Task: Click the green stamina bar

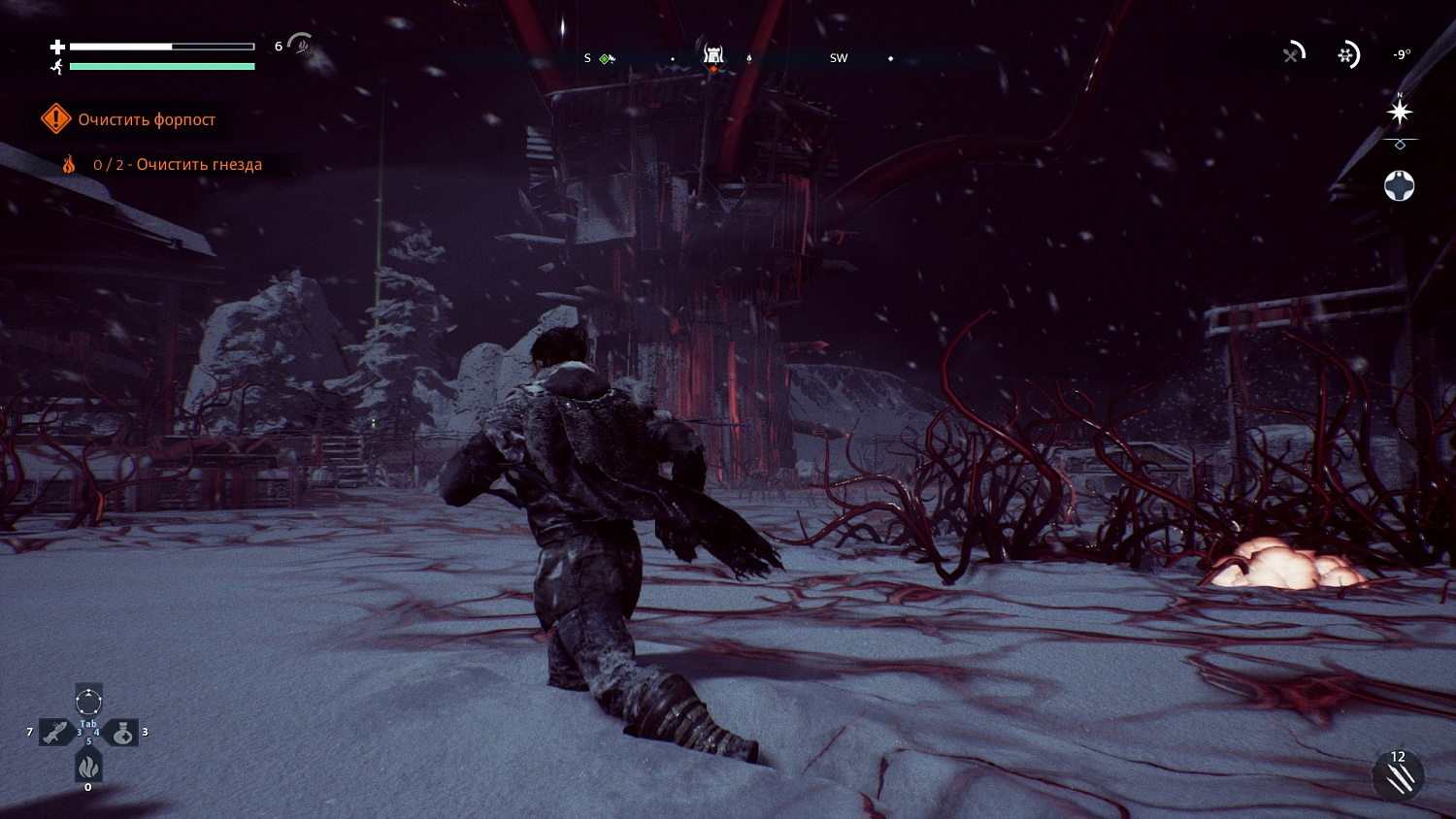Action: click(162, 66)
